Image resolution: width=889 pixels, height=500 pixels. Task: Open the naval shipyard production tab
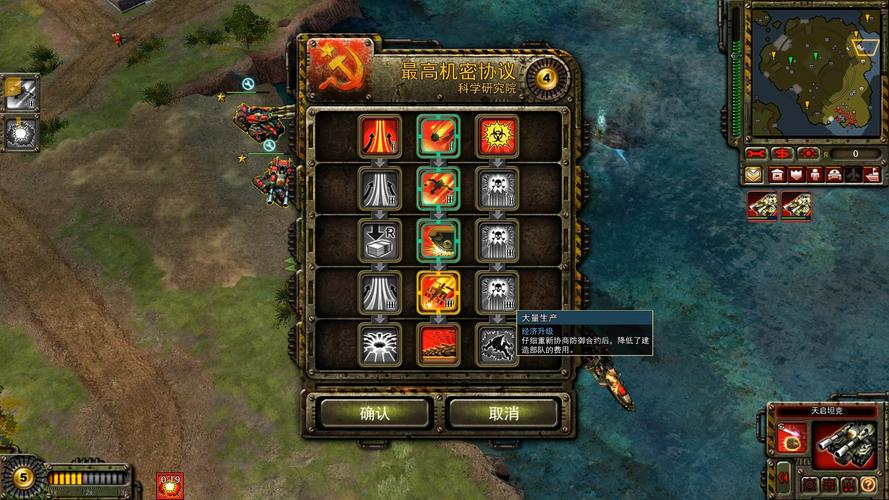pyautogui.click(x=870, y=174)
